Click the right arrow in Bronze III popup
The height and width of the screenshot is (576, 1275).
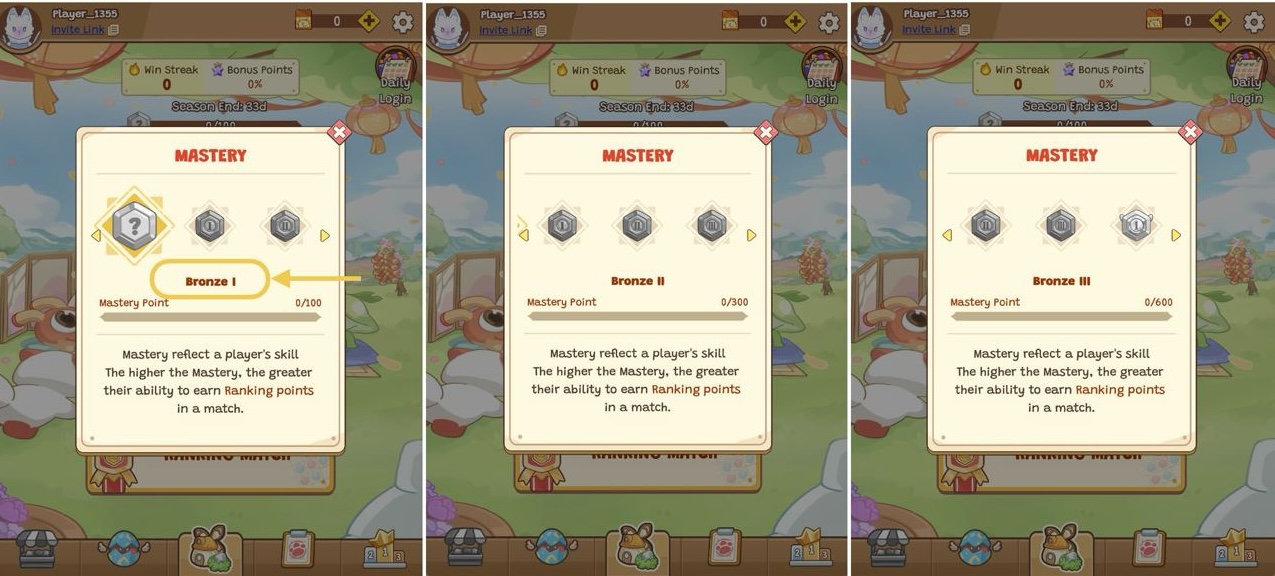coord(1176,236)
